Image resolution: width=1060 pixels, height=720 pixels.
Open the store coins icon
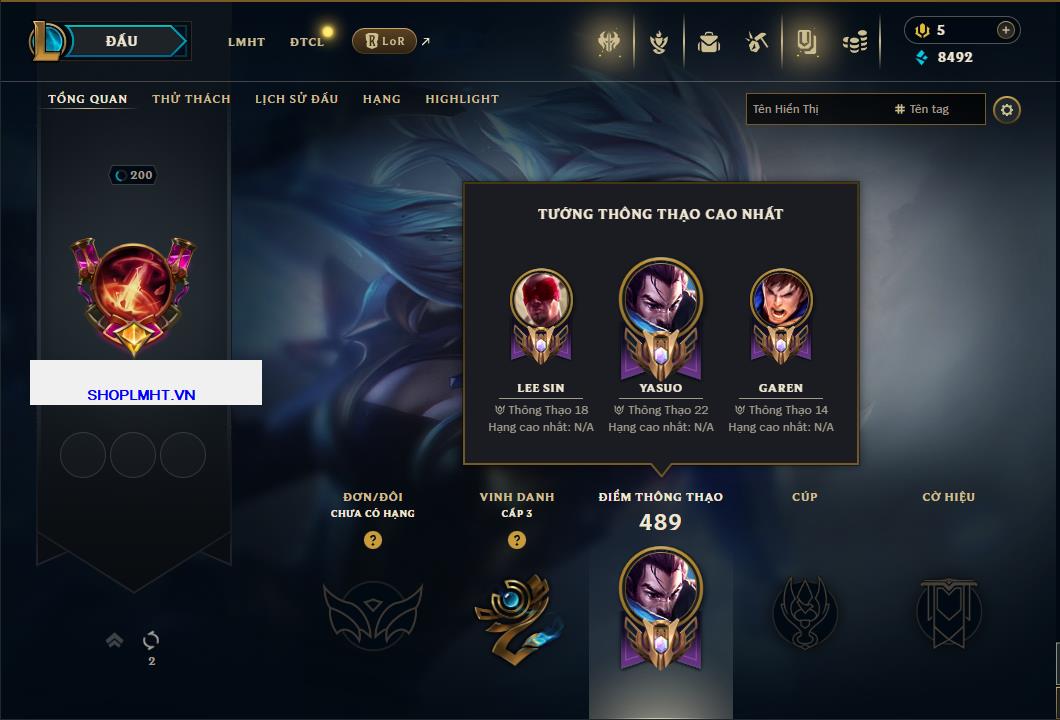854,42
